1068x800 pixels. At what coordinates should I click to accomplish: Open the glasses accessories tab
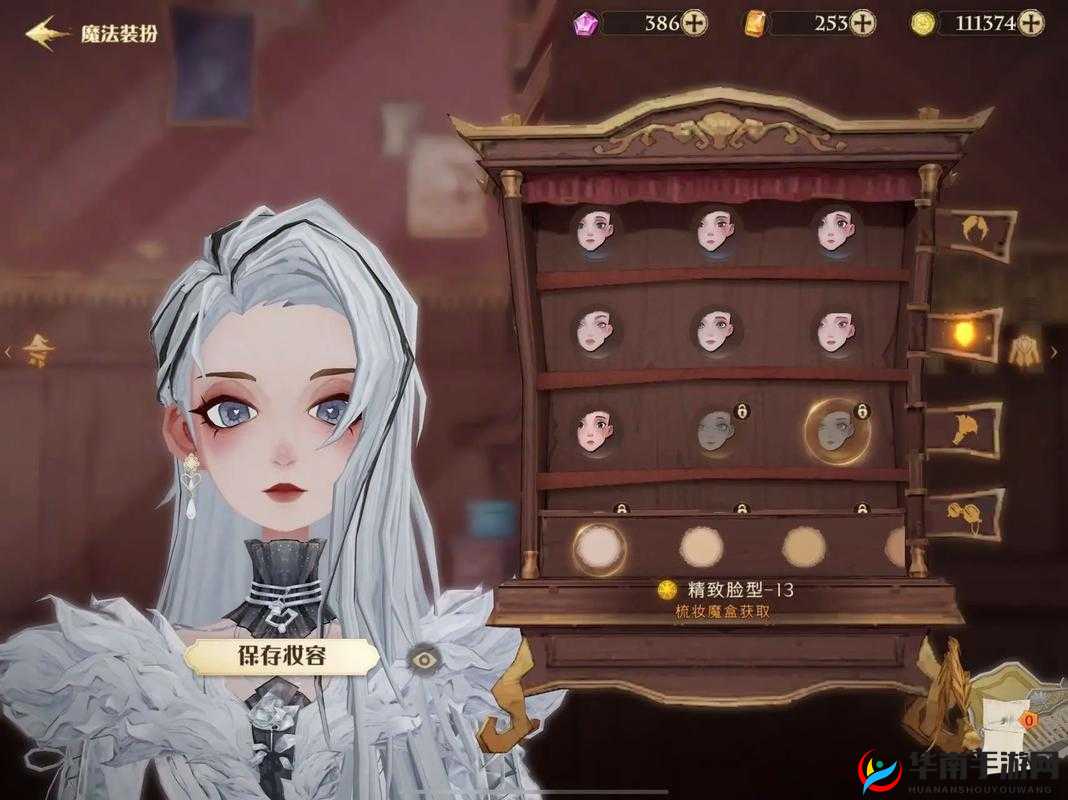(x=964, y=513)
